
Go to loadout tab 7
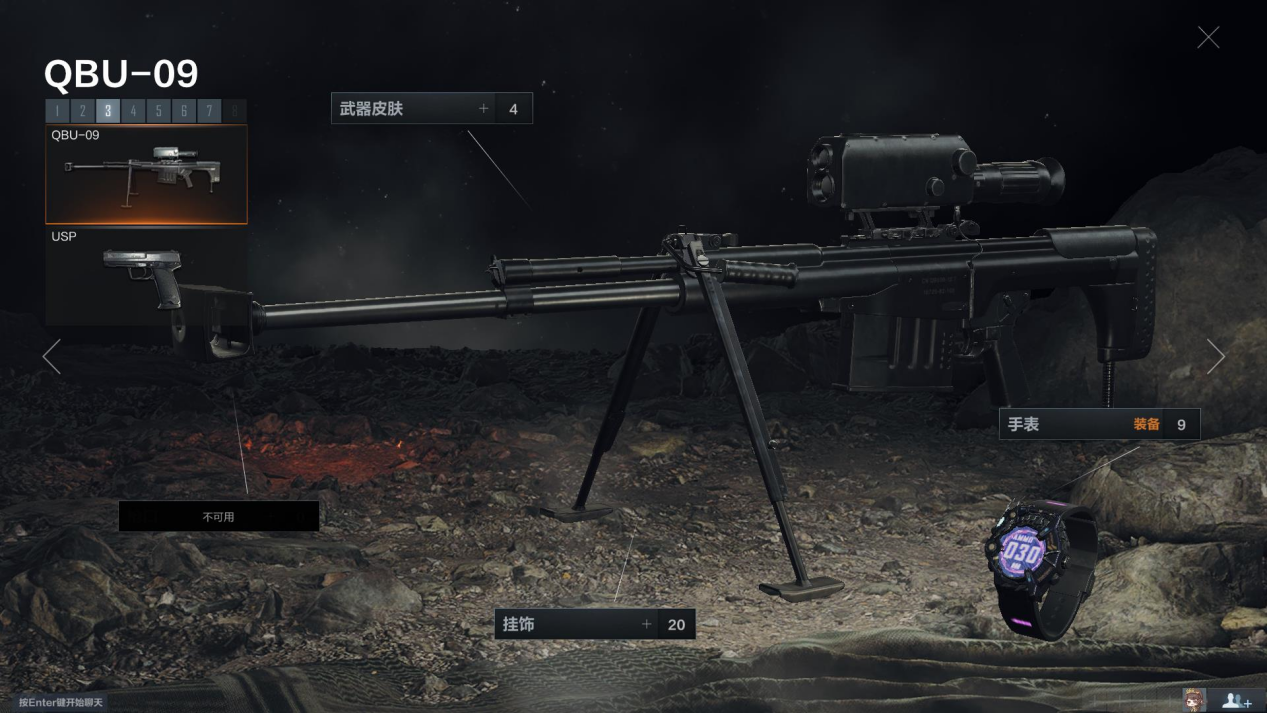[209, 111]
